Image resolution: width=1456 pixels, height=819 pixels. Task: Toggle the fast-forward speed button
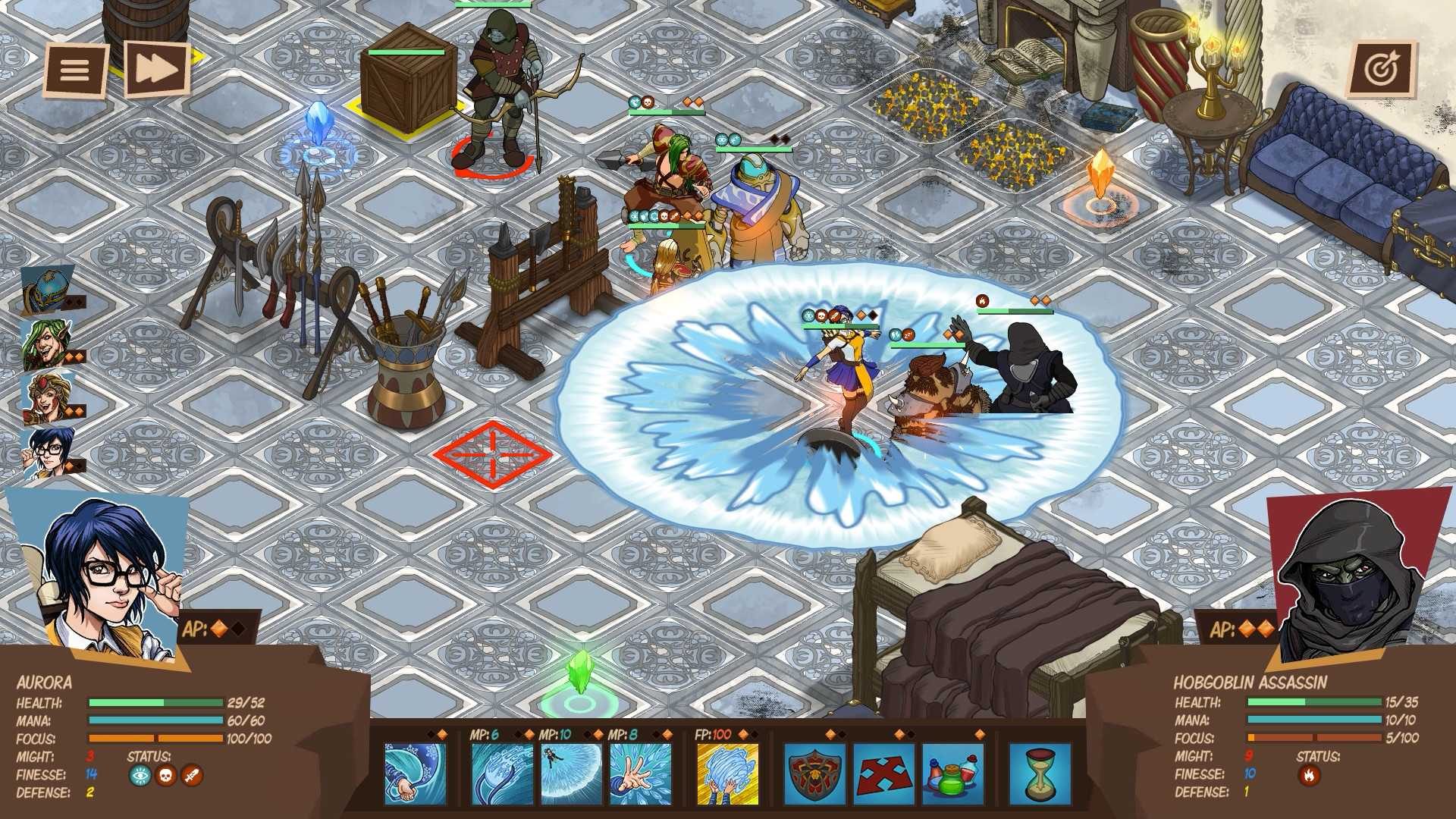159,70
